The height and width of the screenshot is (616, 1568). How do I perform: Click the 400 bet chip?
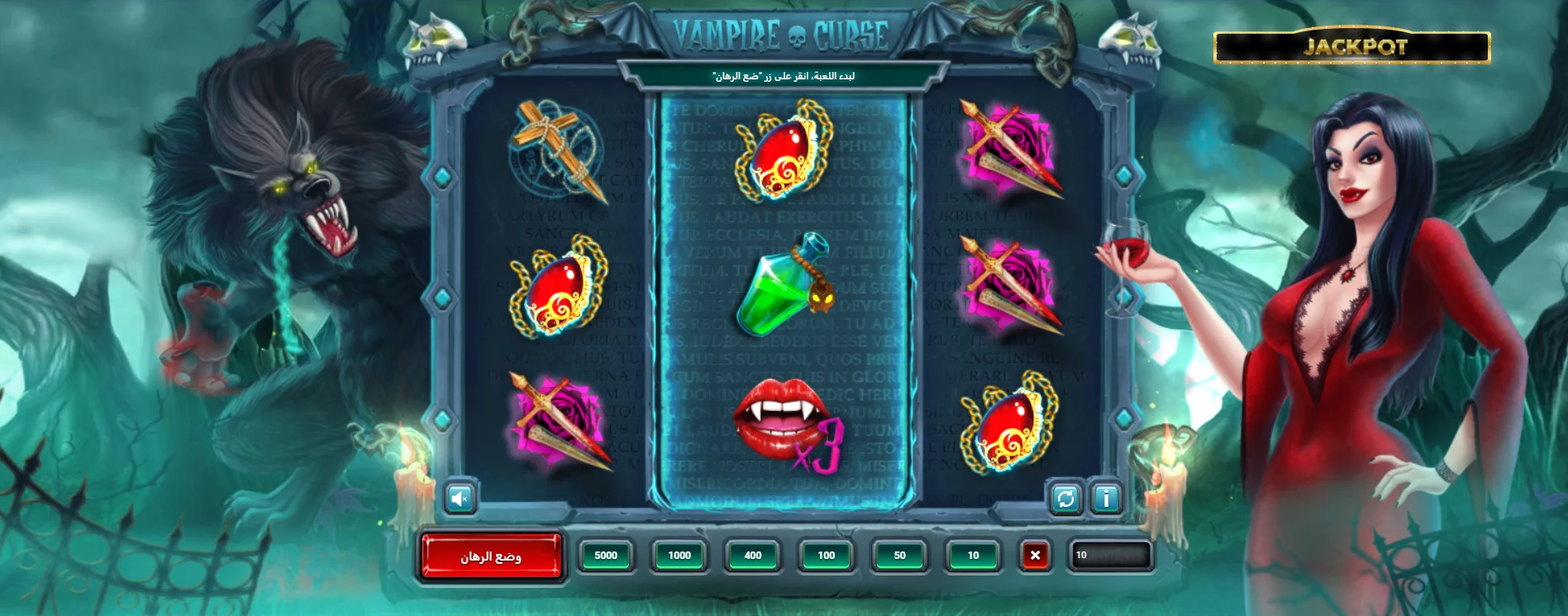point(751,556)
